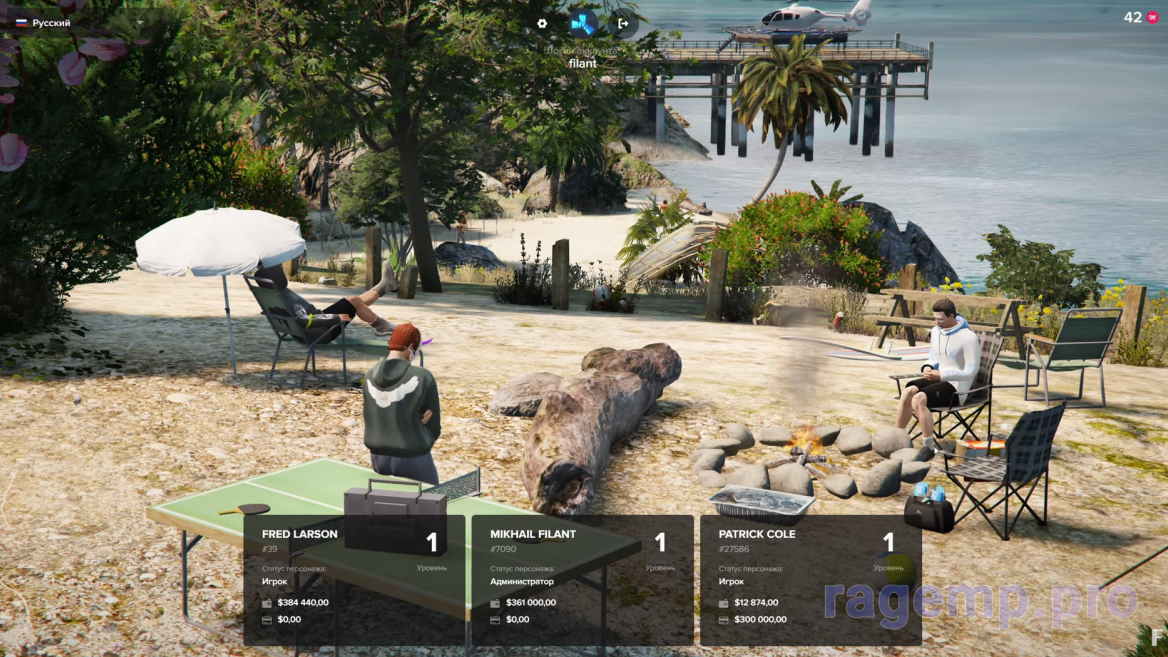This screenshot has height=657, width=1168.
Task: Choose the Mikhail Filant character card
Action: tap(582, 579)
